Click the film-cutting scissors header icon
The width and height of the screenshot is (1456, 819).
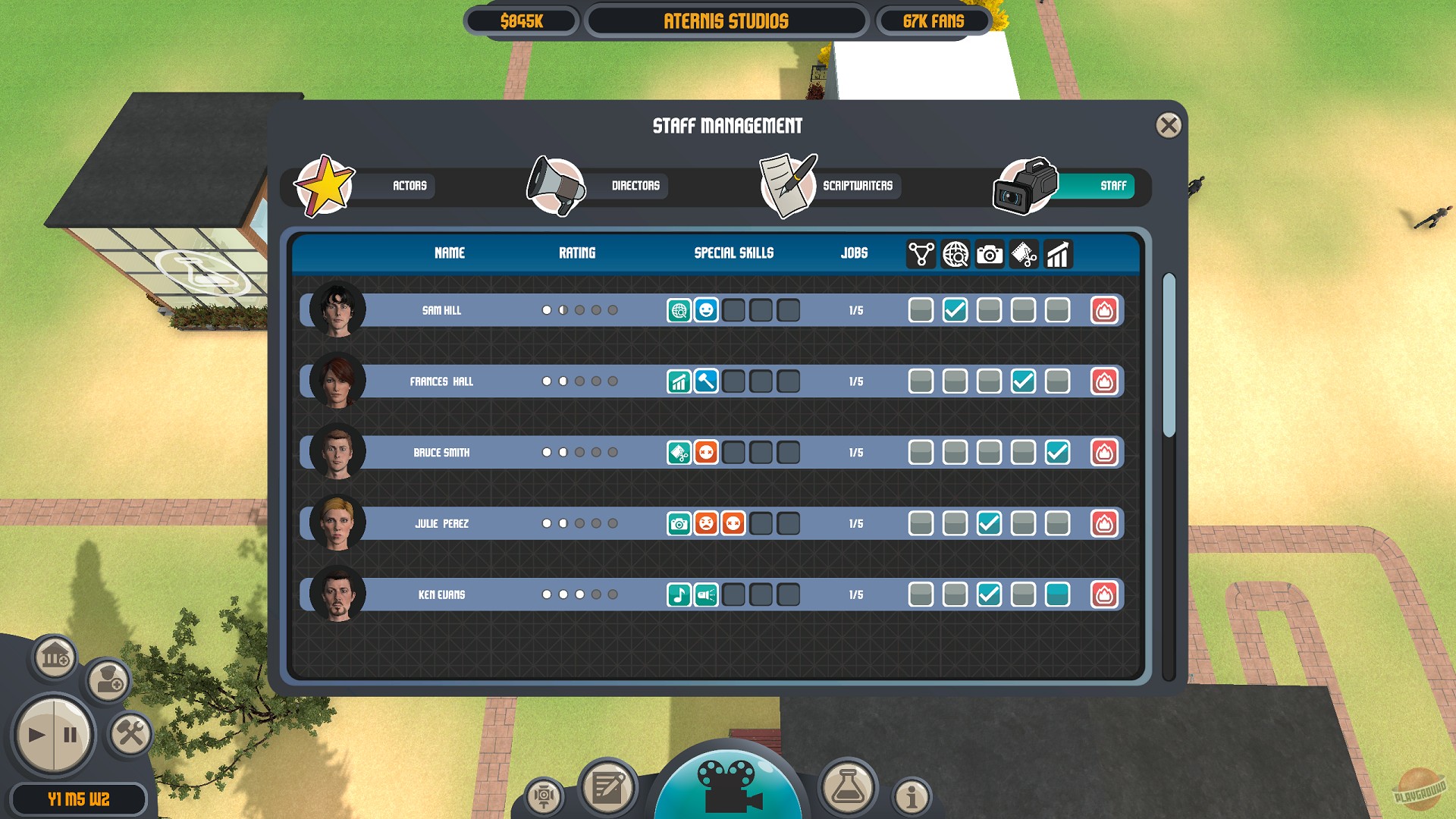pos(1024,254)
